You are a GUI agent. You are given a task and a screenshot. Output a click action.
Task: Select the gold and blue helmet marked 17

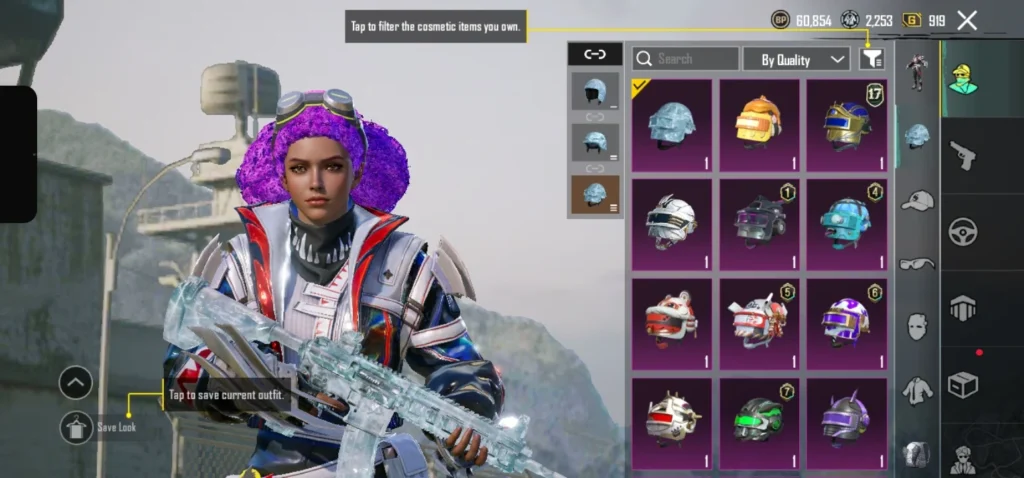(x=847, y=125)
